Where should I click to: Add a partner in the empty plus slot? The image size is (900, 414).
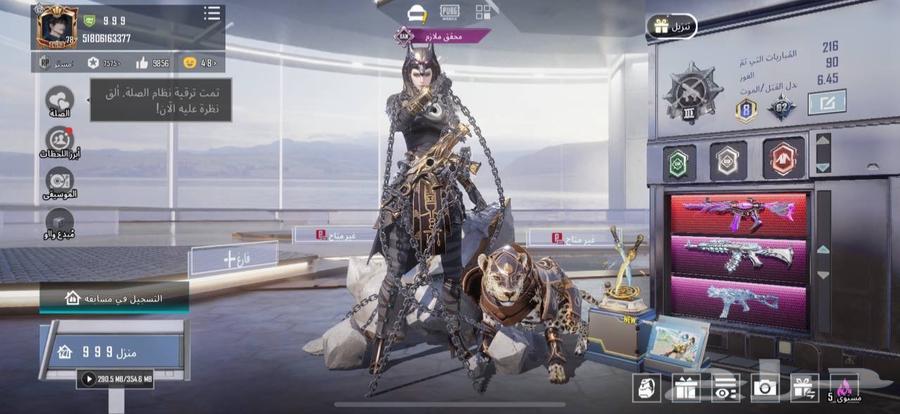point(219,258)
